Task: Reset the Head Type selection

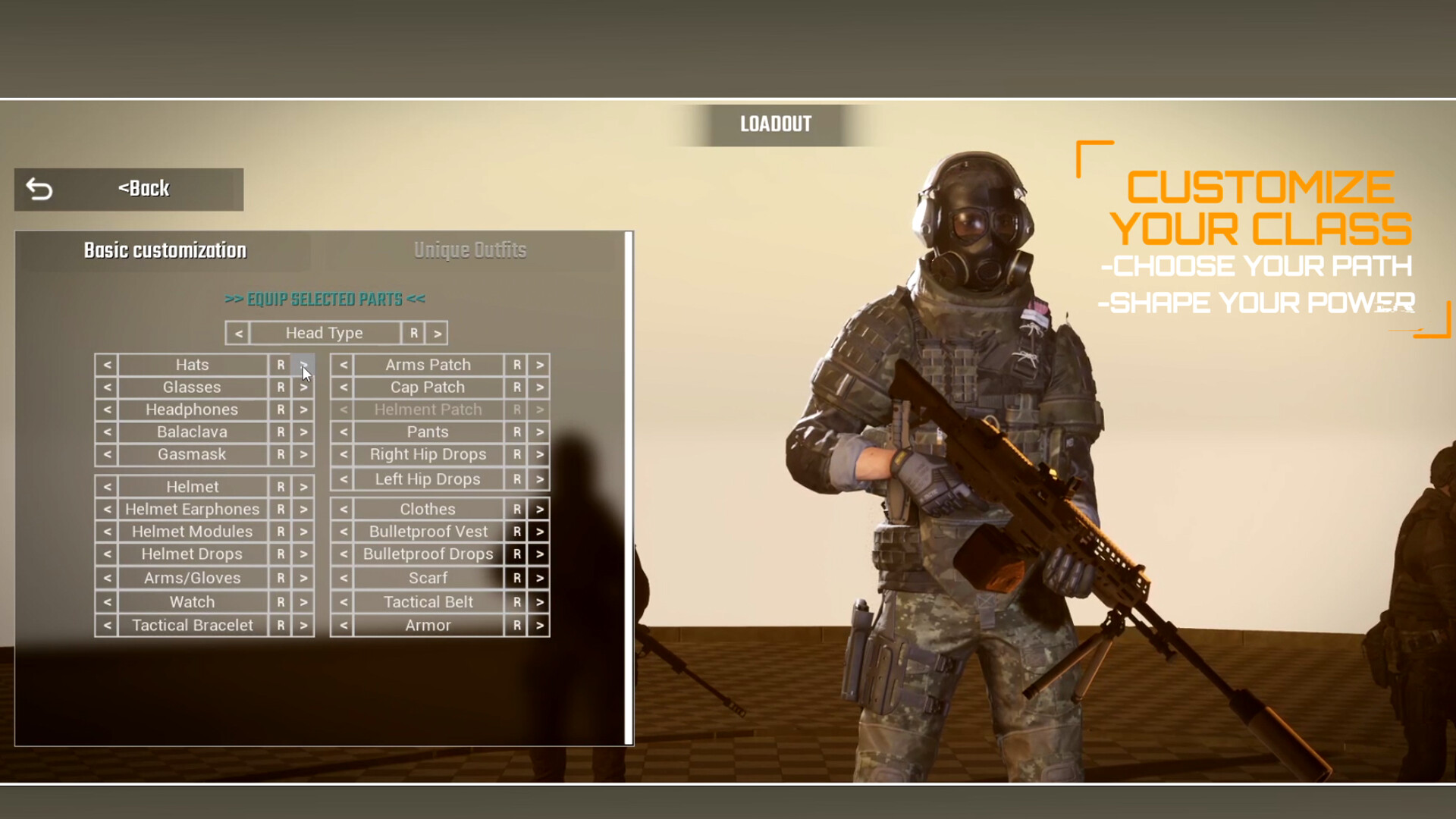Action: point(413,333)
